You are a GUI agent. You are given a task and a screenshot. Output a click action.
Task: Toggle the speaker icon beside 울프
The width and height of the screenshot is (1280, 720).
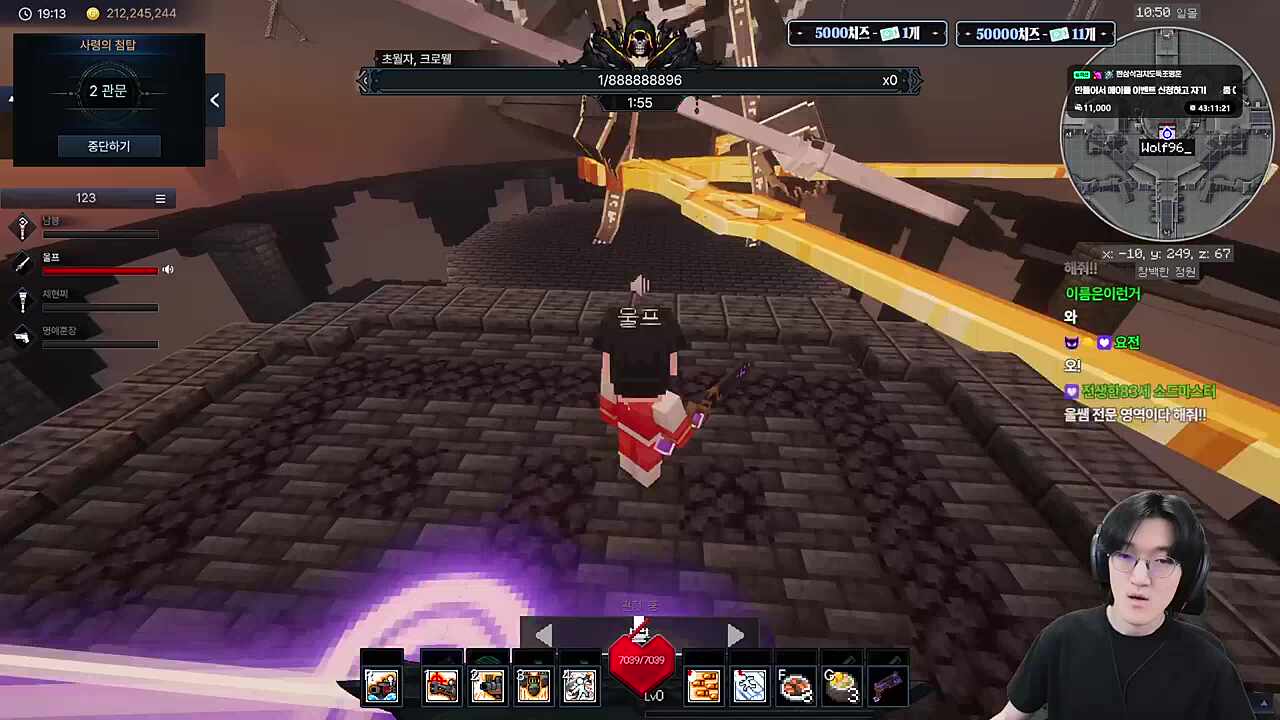pos(168,269)
